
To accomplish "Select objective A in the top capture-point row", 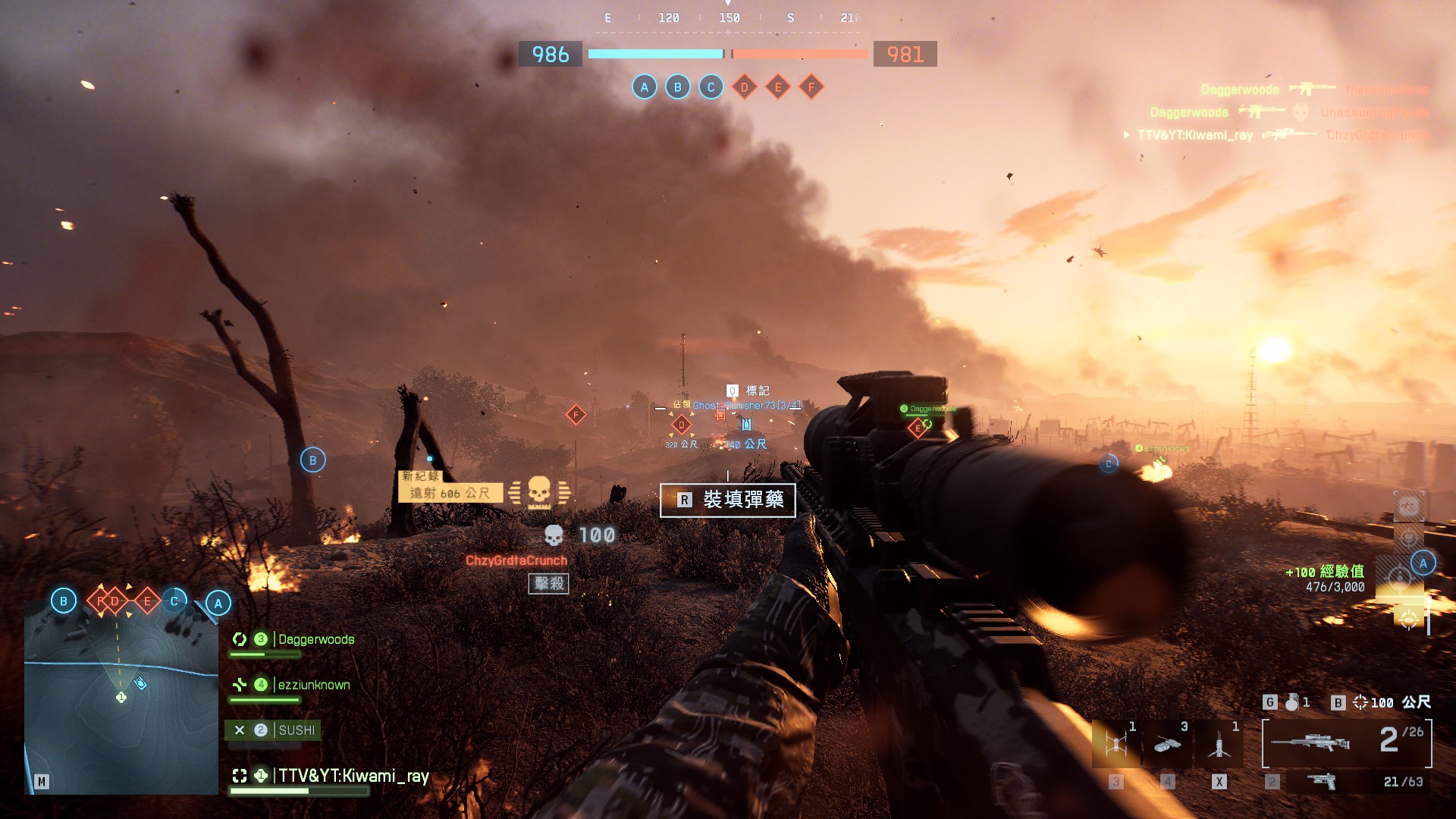I will tap(644, 87).
